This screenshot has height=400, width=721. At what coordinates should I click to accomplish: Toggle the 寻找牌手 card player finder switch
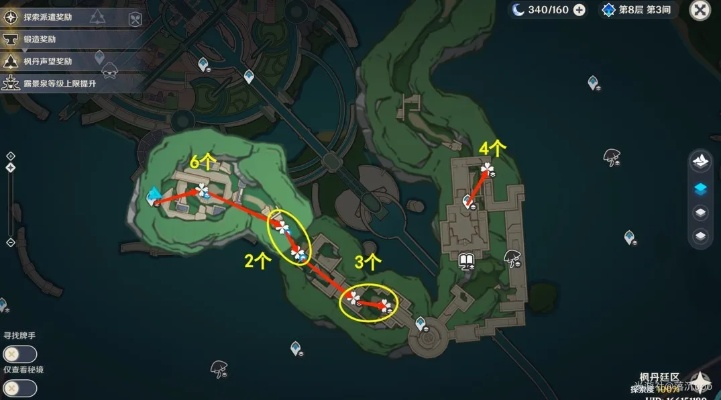click(x=19, y=352)
